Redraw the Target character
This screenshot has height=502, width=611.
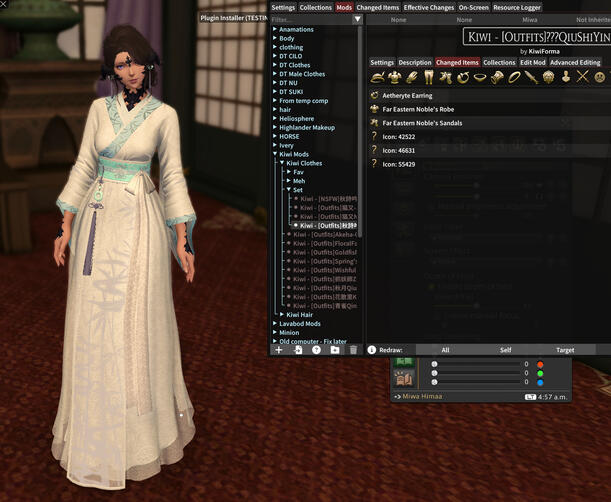[x=565, y=350]
